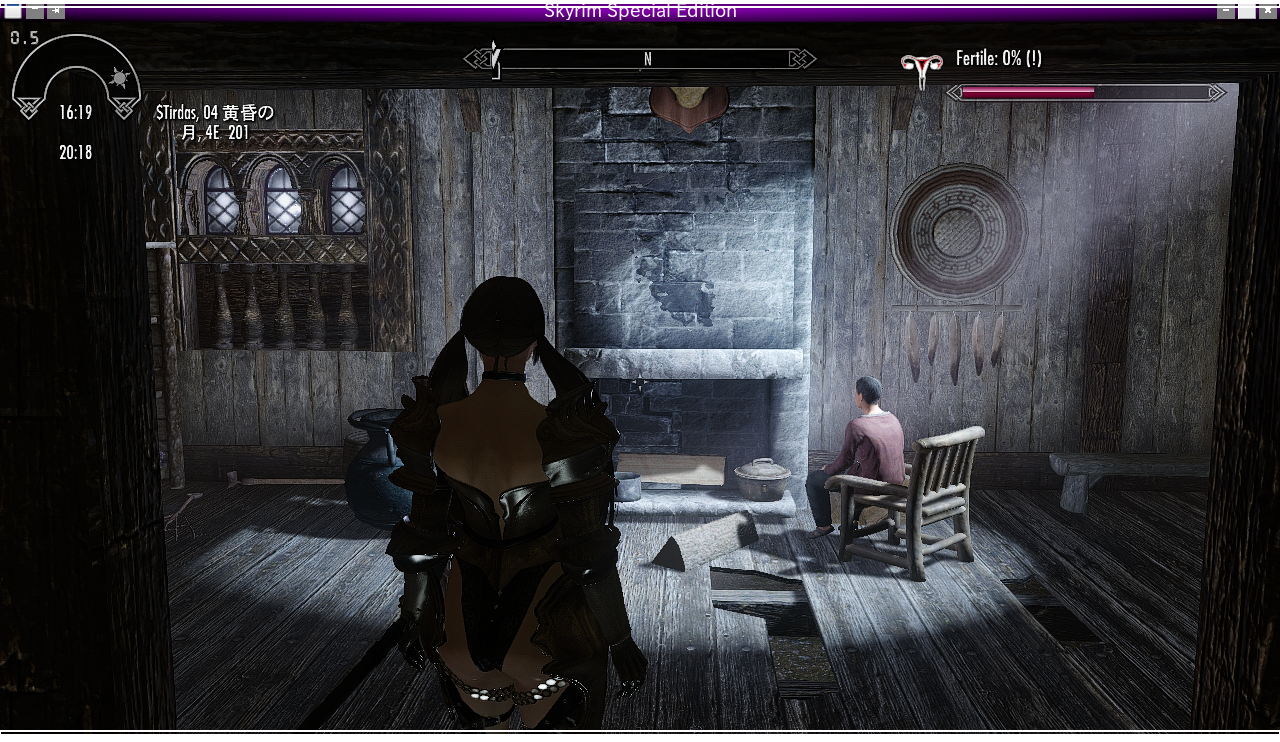The width and height of the screenshot is (1280, 742).
Task: Click the right knot ornament under the clock arc
Action: click(124, 110)
